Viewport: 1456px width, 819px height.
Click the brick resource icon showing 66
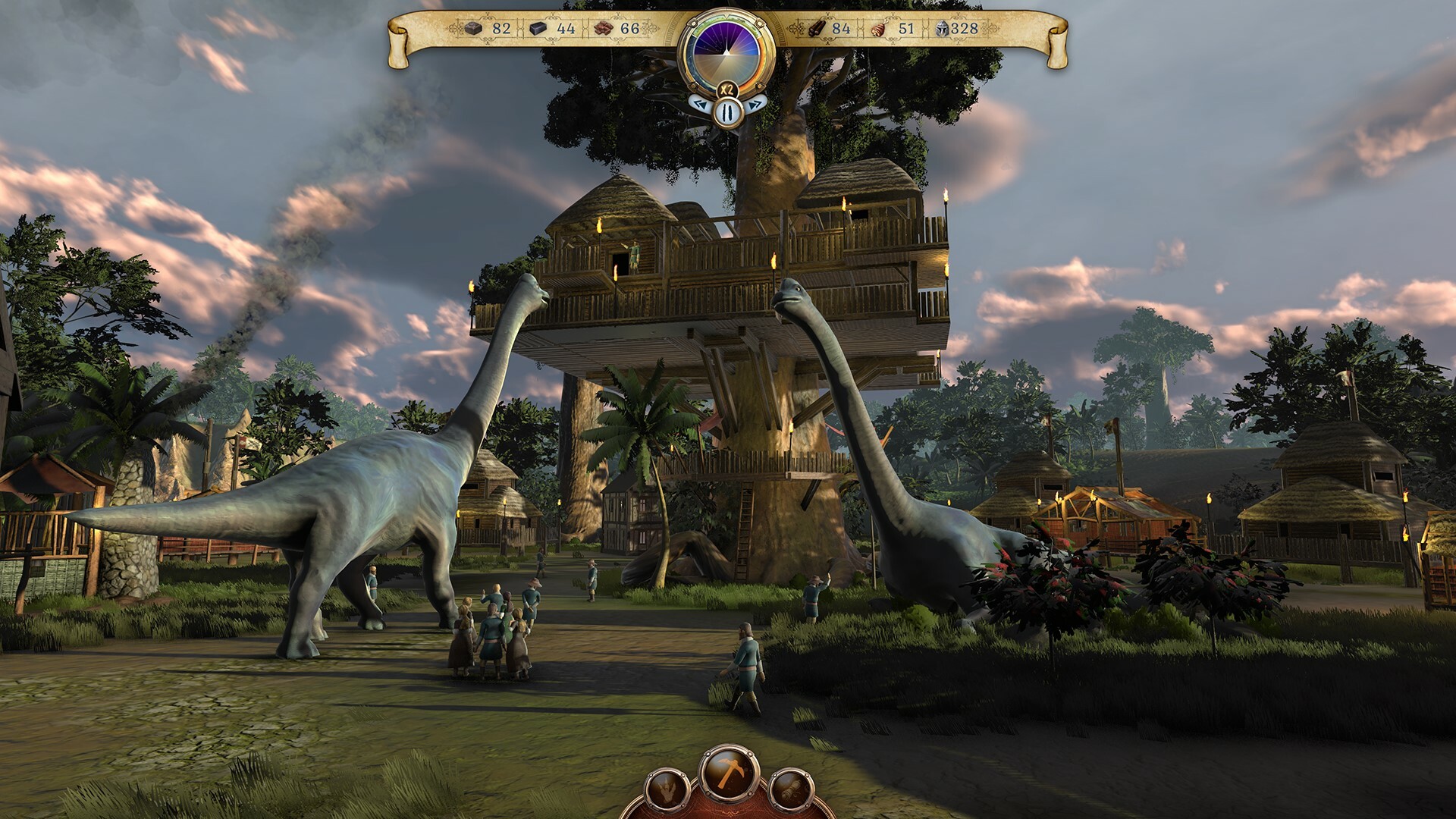coord(603,29)
